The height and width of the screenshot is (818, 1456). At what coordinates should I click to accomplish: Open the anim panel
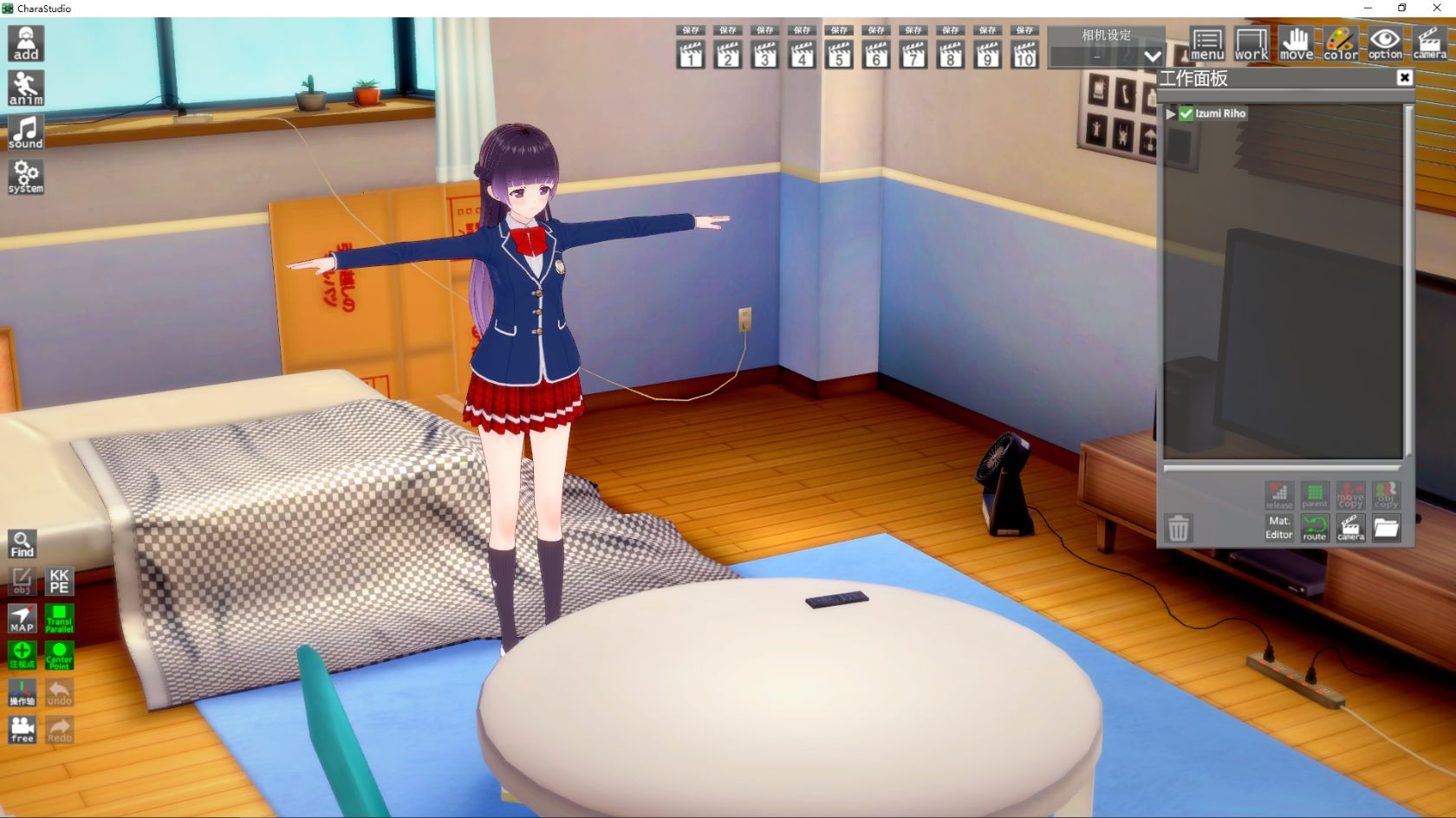26,88
